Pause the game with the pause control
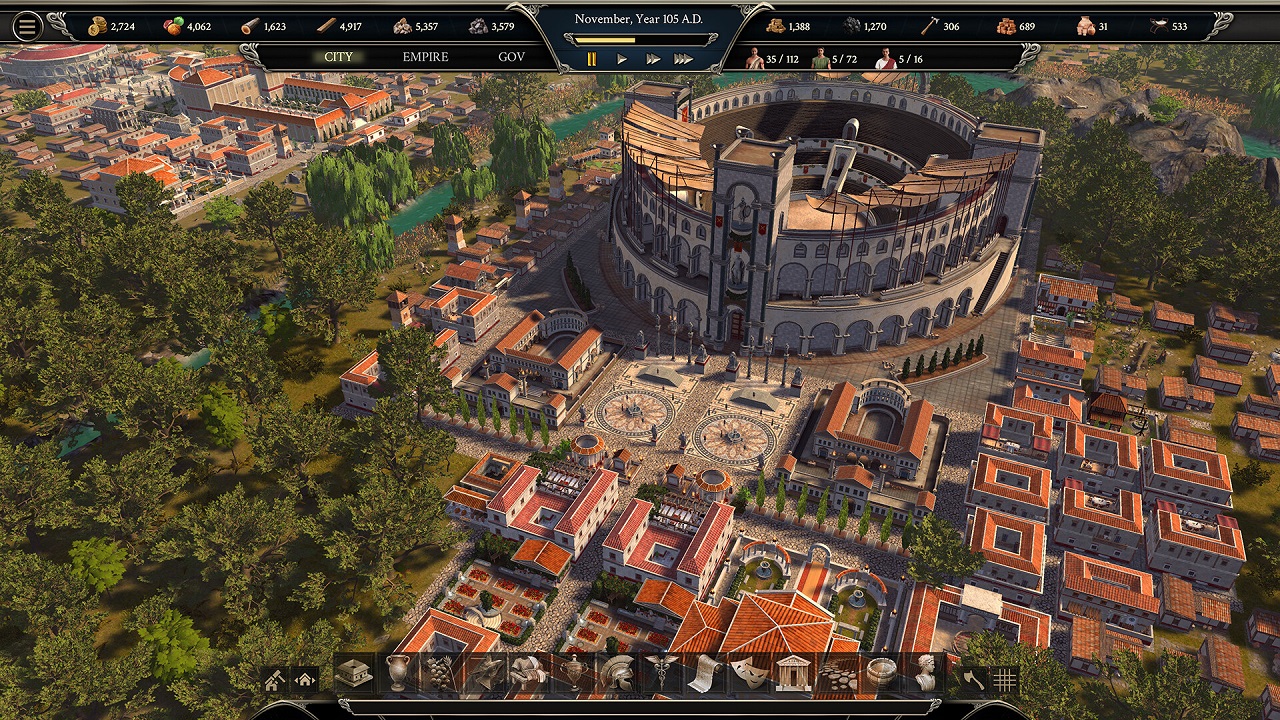Viewport: 1280px width, 720px height. point(592,58)
